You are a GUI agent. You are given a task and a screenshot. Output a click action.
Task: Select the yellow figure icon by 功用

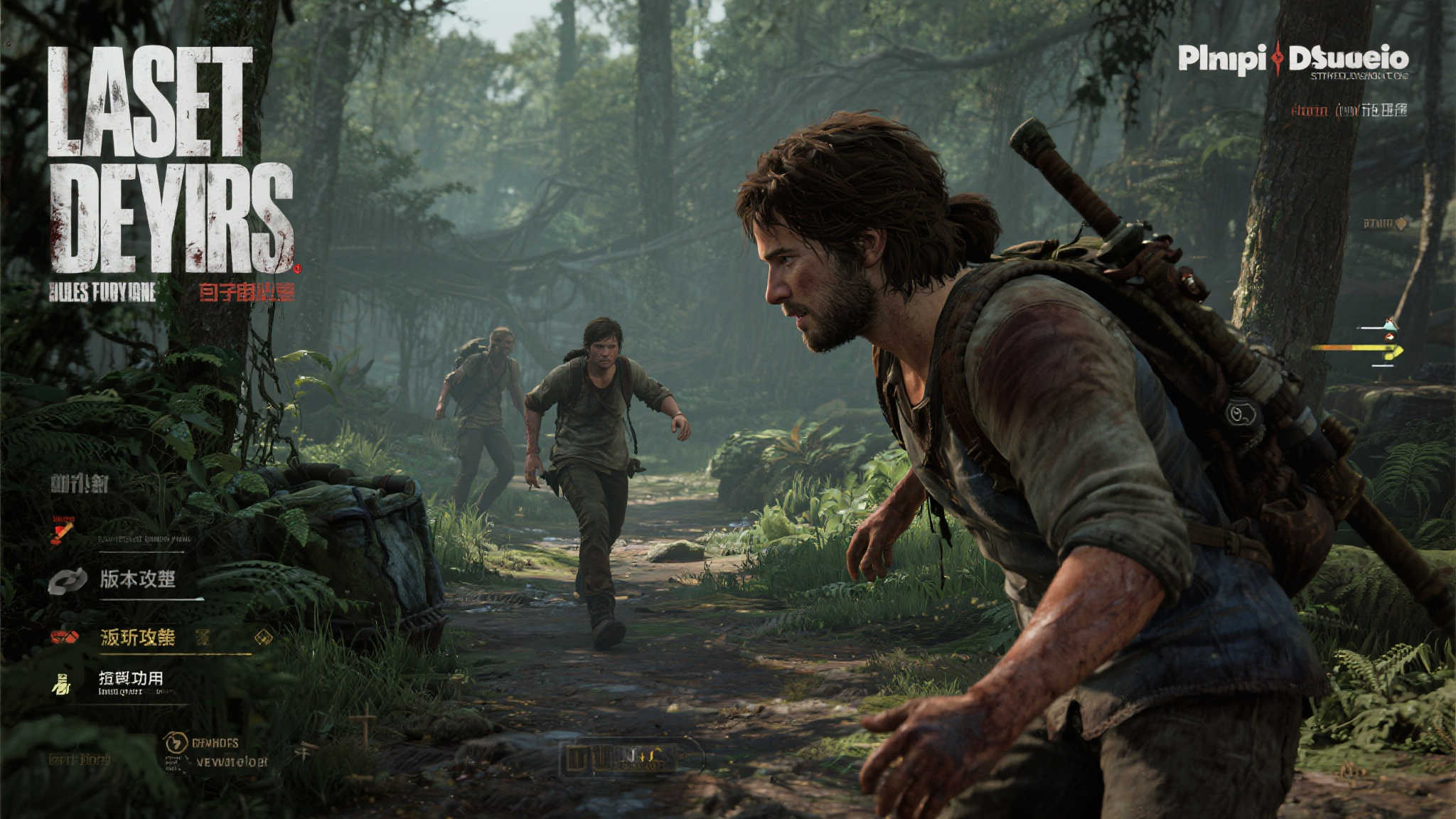point(62,684)
